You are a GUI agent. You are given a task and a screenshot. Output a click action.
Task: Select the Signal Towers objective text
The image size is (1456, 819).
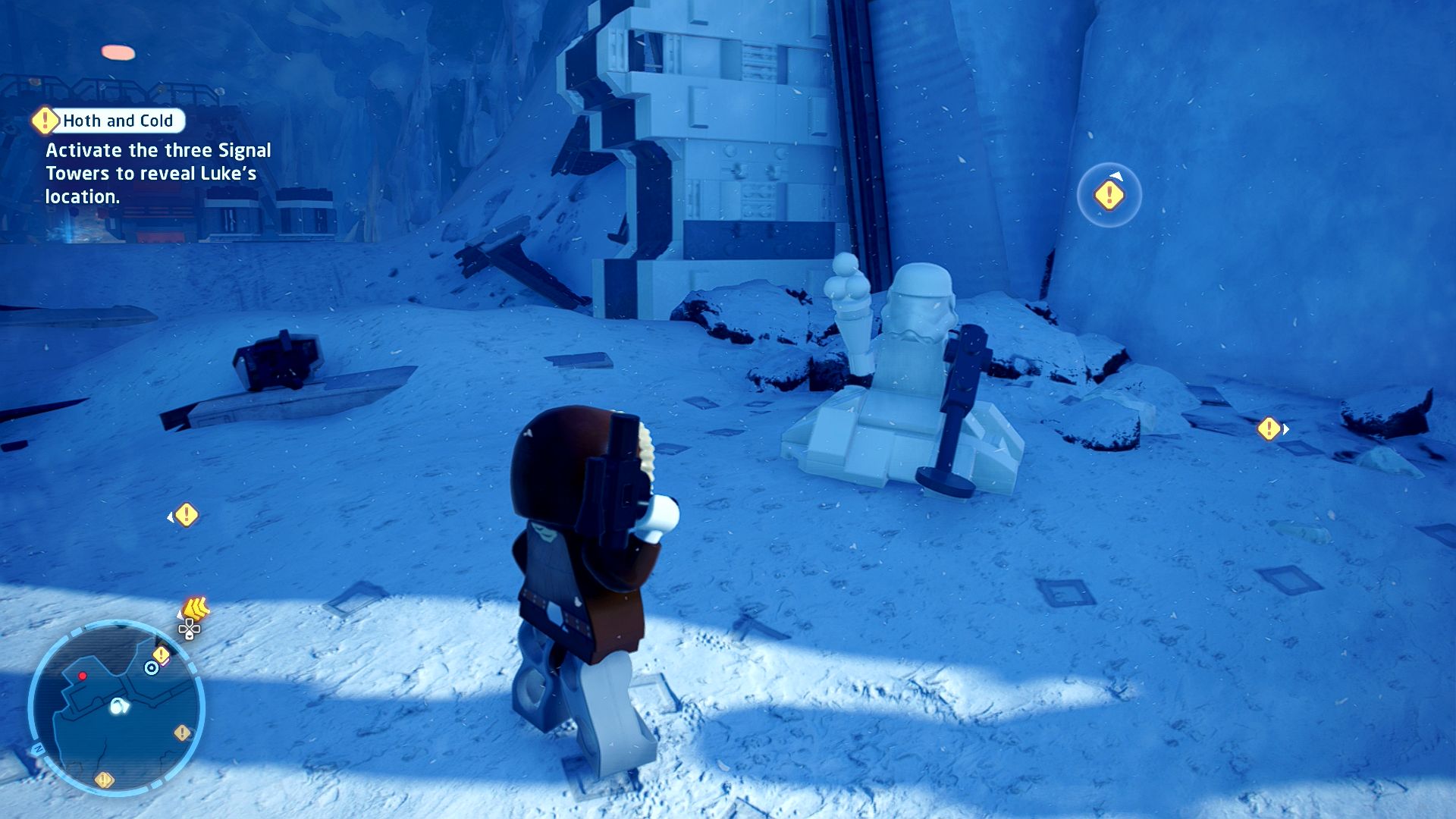158,174
